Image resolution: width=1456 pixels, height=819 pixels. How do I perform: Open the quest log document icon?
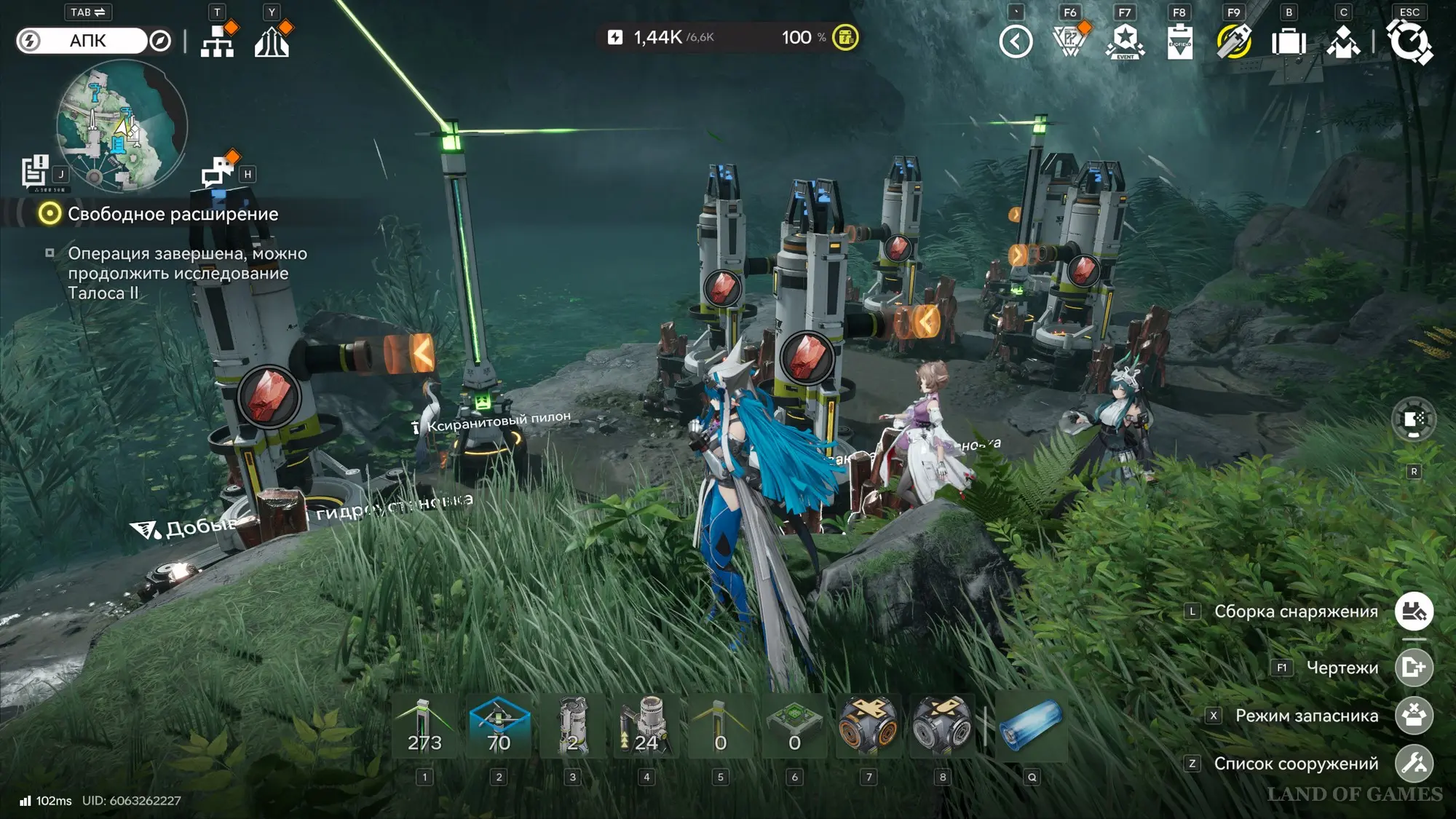pyautogui.click(x=34, y=172)
